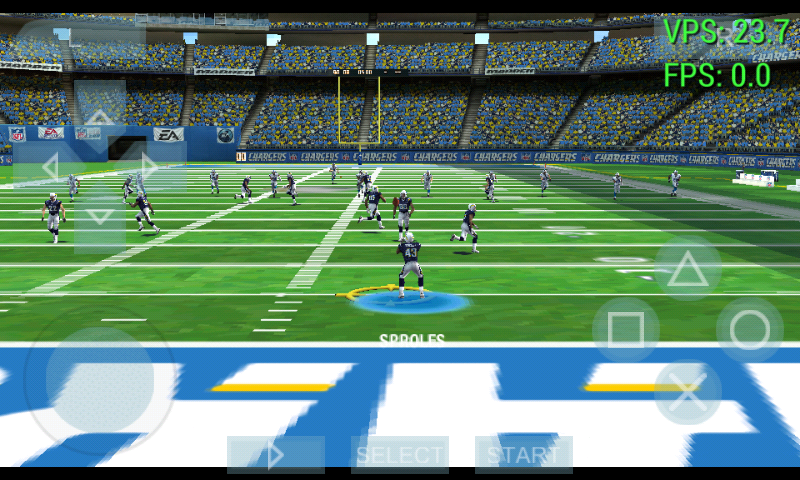Tap the SELECT button
The height and width of the screenshot is (480, 800).
(400, 455)
